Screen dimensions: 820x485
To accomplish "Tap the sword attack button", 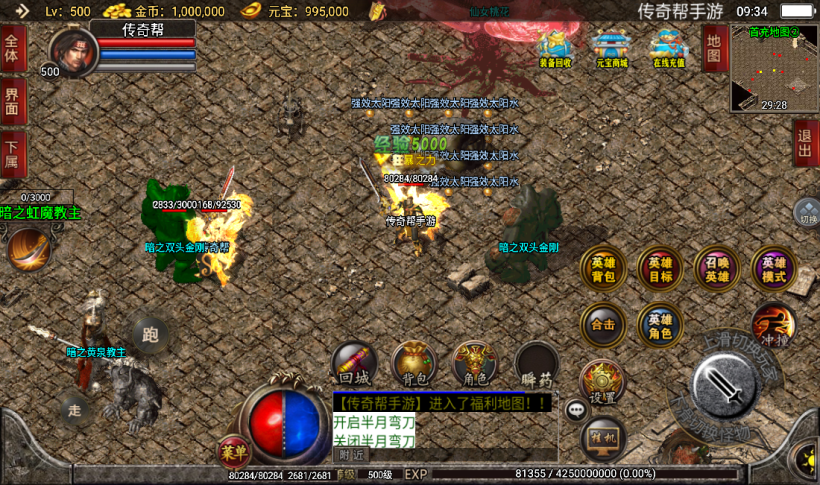I will click(x=727, y=386).
